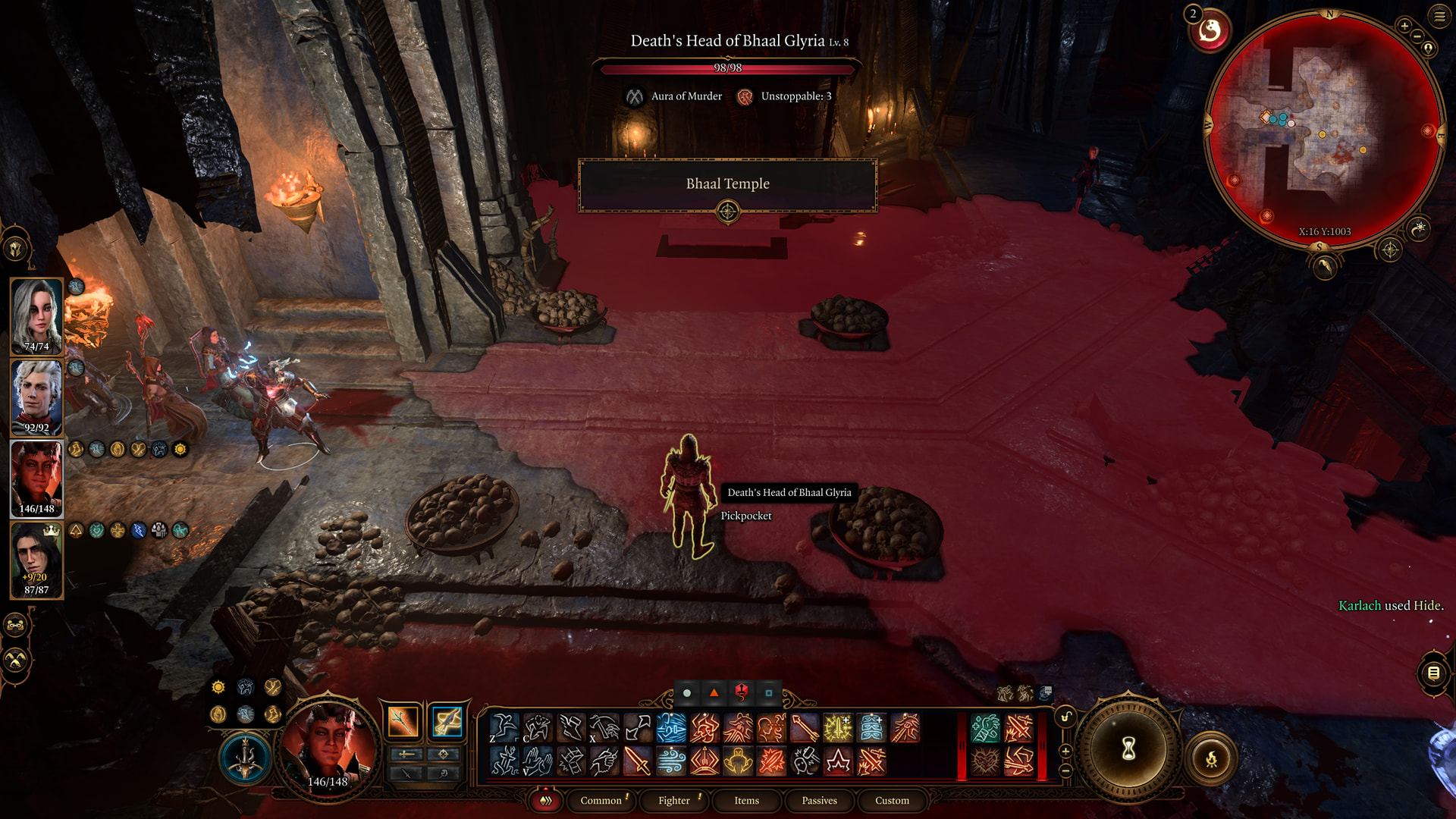Show the Items hotbar tab
Image resolution: width=1456 pixels, height=819 pixels.
tap(746, 800)
